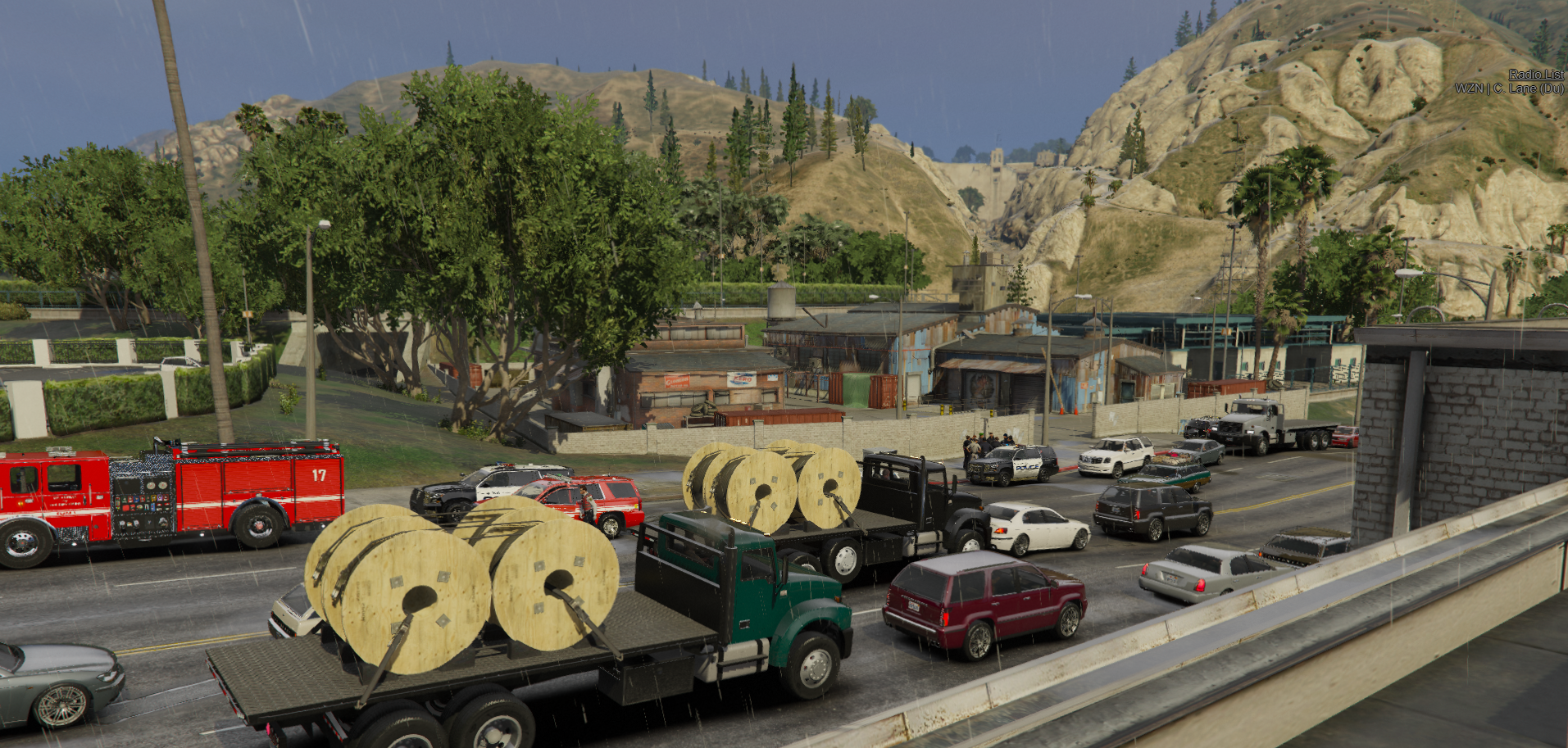Viewport: 1568px width, 748px height.
Task: Click the Radio List header
Action: (1535, 75)
